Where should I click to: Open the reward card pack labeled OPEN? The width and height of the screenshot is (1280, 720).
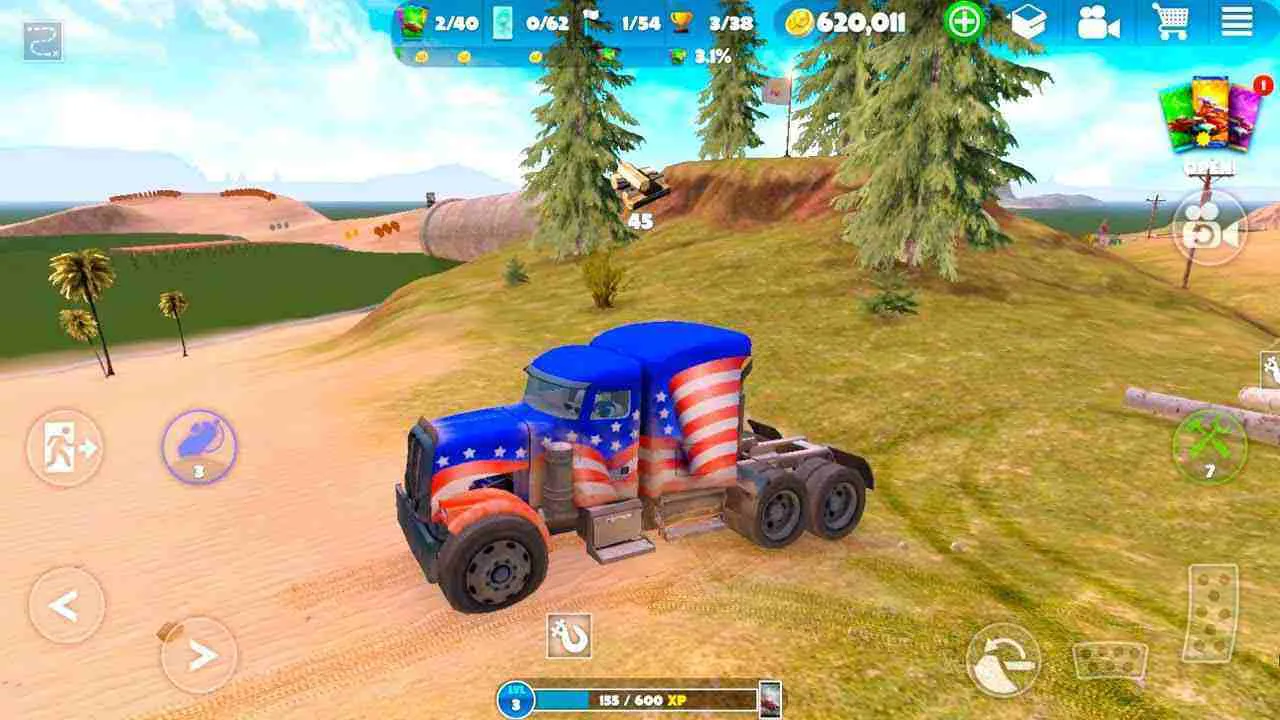(x=1211, y=120)
